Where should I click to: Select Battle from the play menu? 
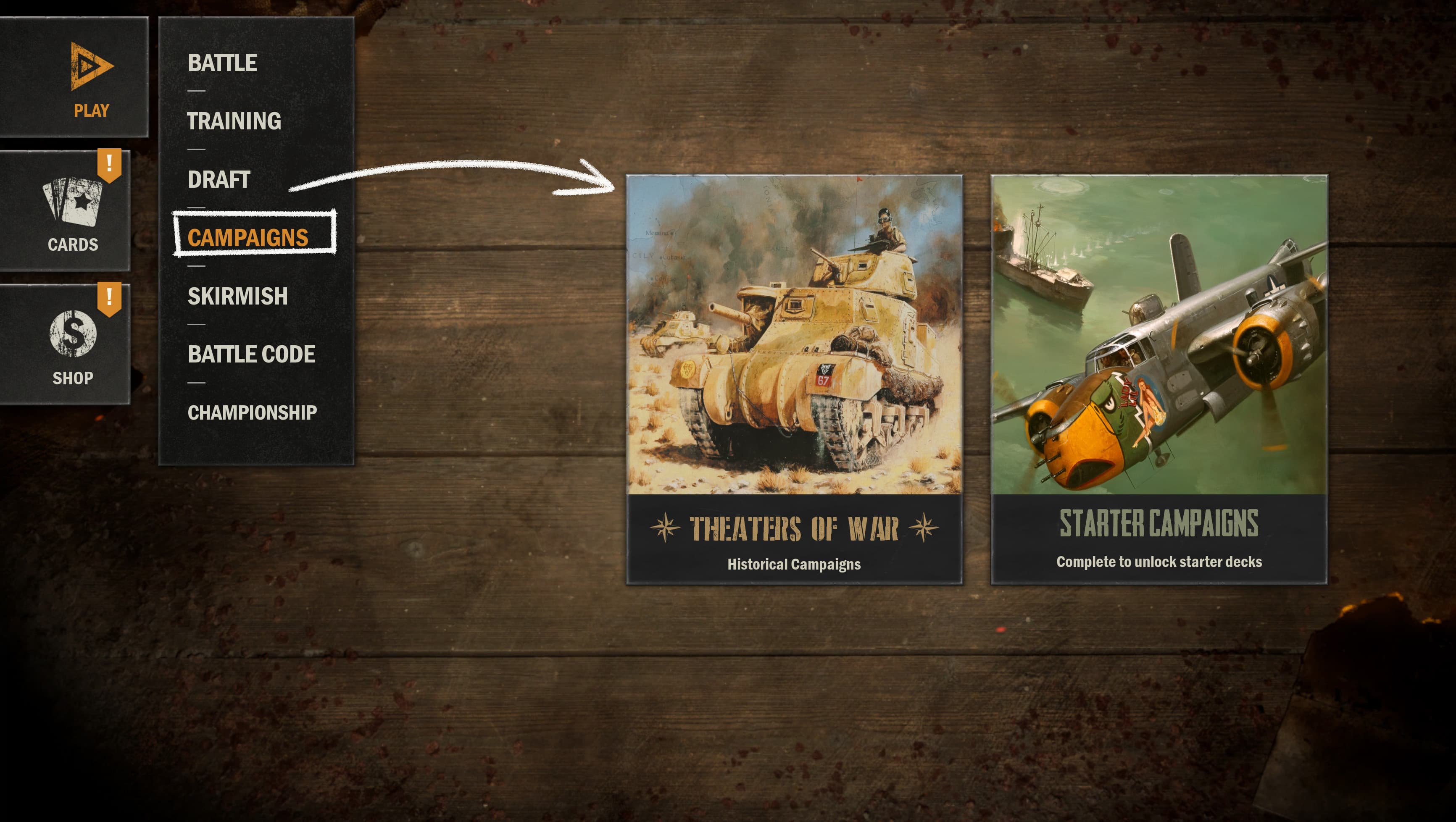(x=222, y=63)
